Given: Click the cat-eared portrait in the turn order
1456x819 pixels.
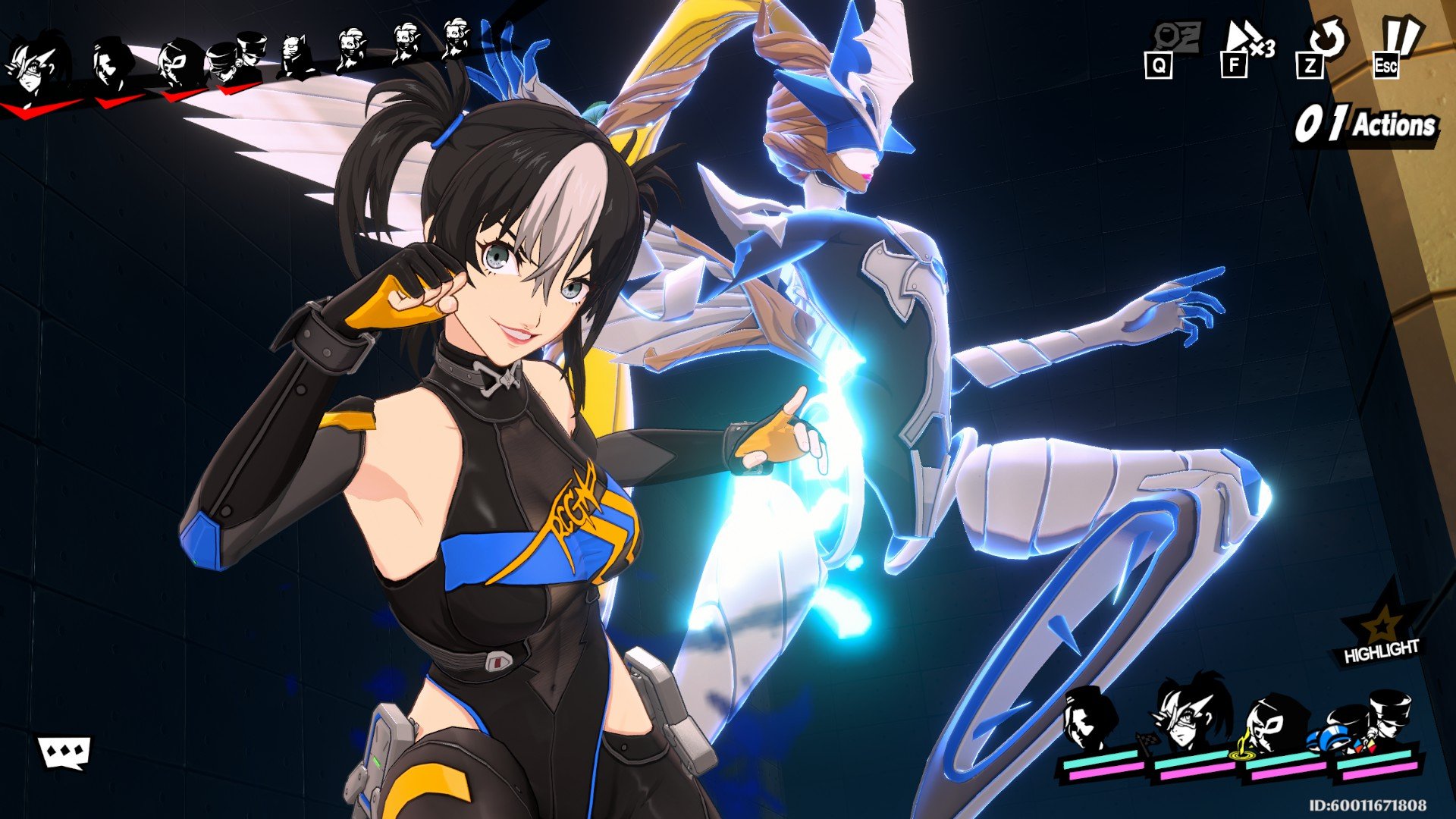Looking at the screenshot, I should click(297, 55).
